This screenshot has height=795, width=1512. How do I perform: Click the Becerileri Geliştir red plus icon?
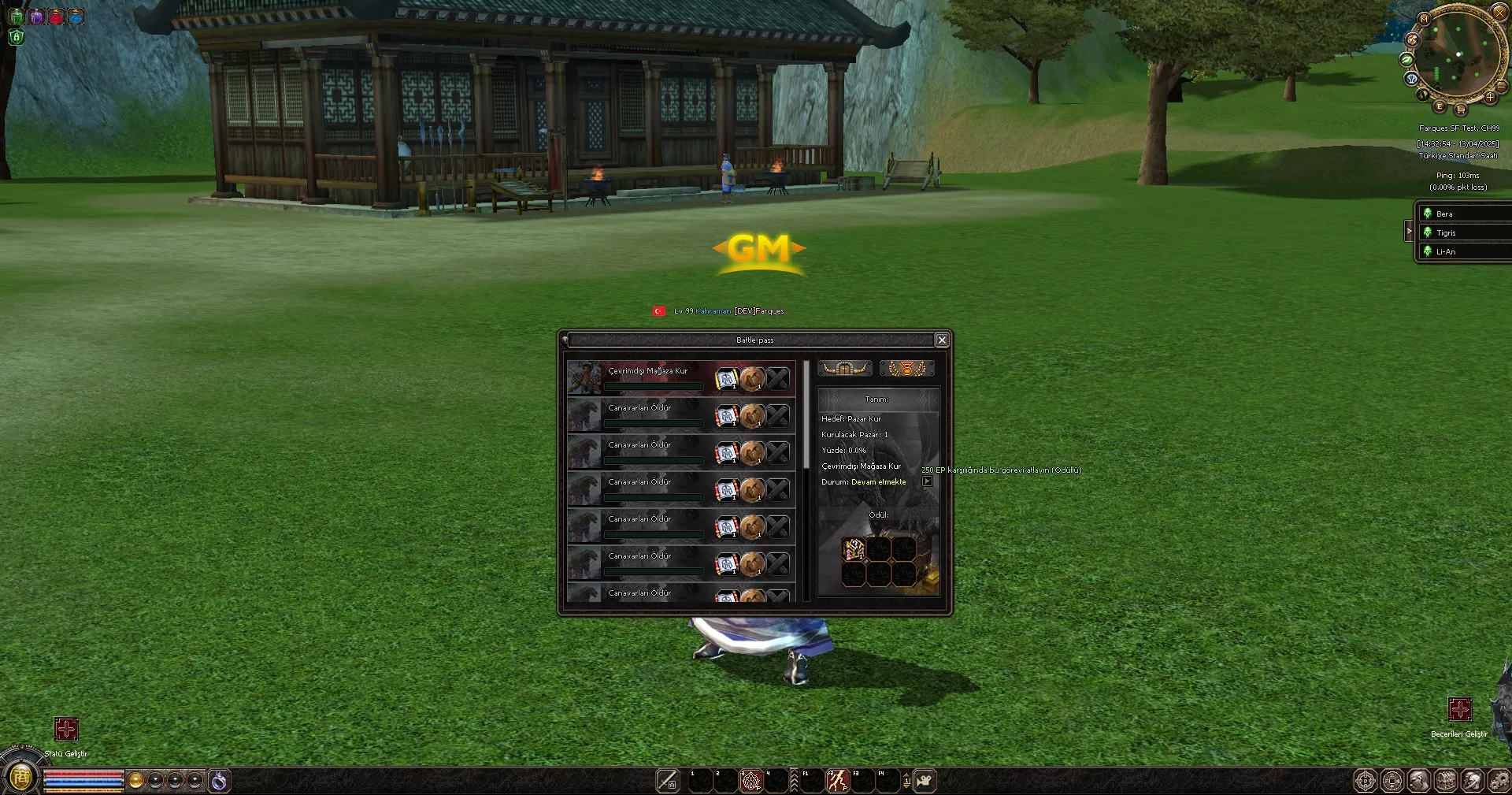click(1462, 710)
